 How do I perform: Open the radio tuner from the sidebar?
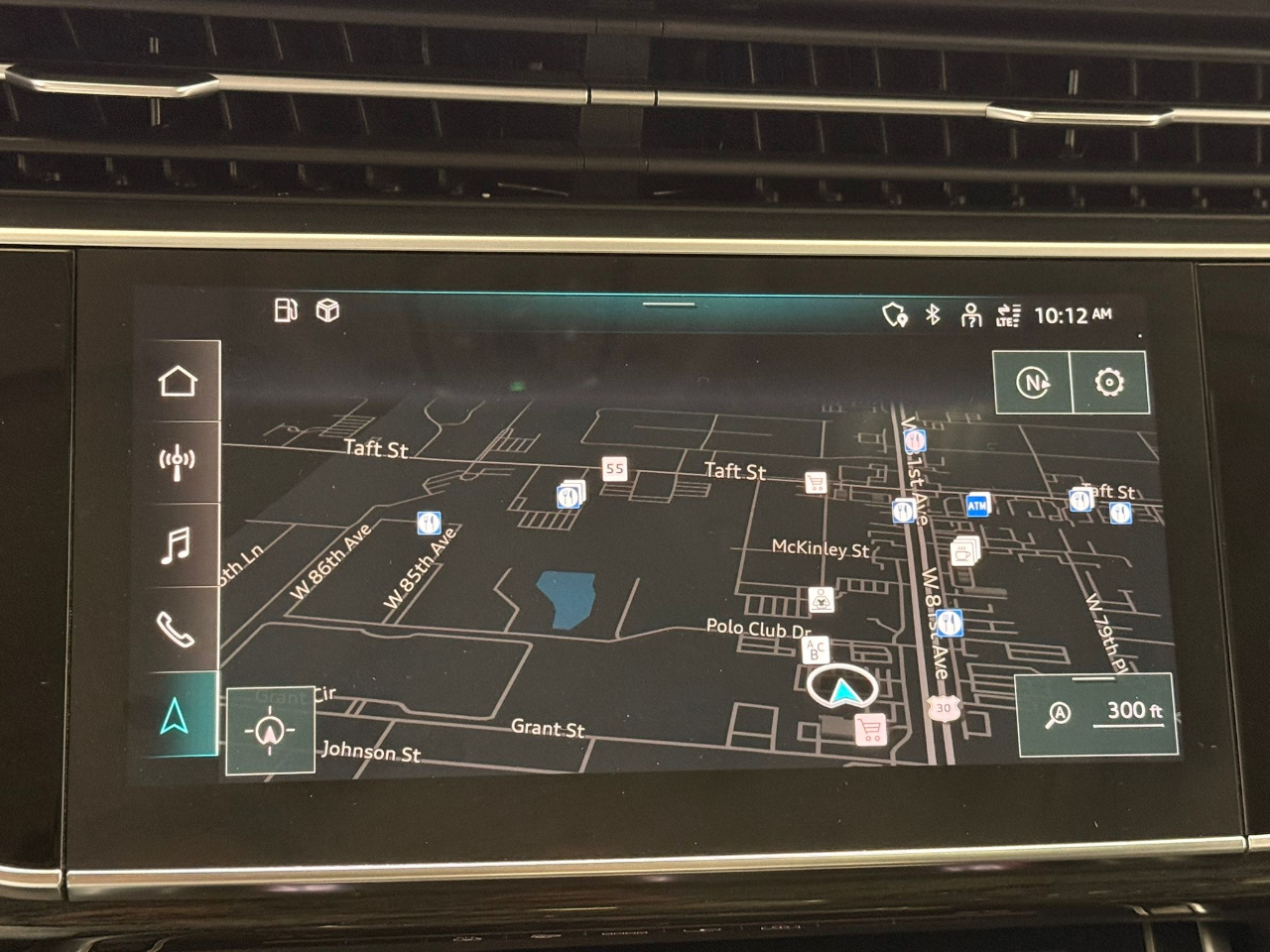[x=178, y=462]
